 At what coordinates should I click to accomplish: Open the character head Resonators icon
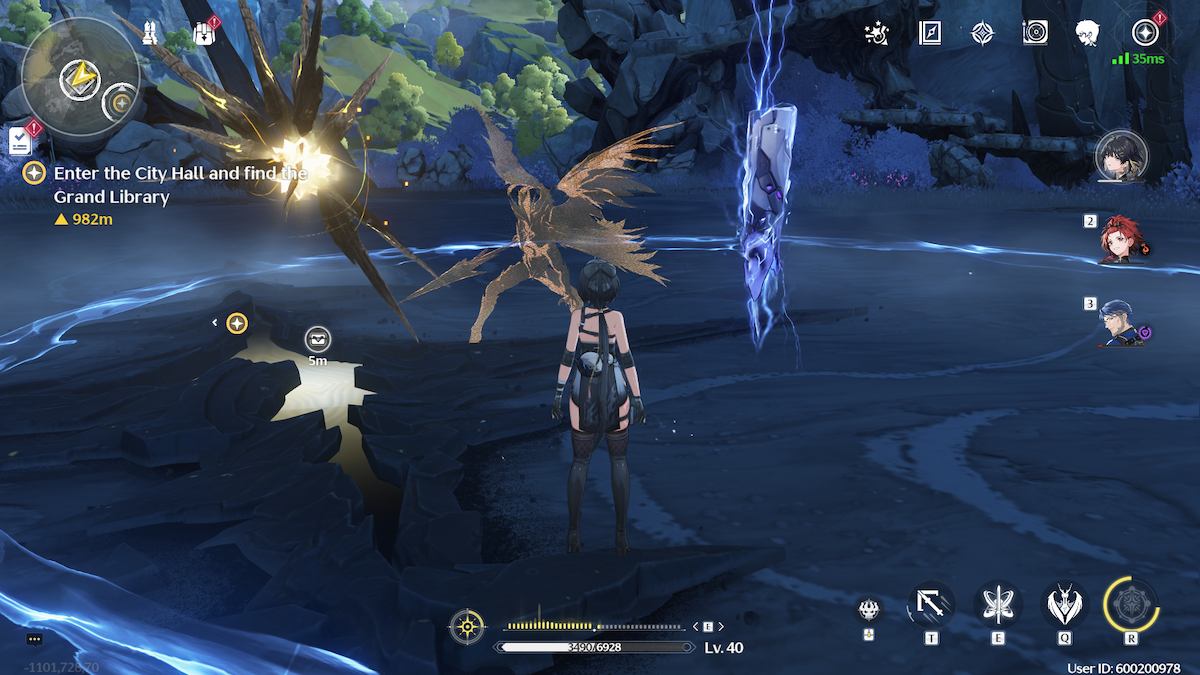tap(1087, 33)
